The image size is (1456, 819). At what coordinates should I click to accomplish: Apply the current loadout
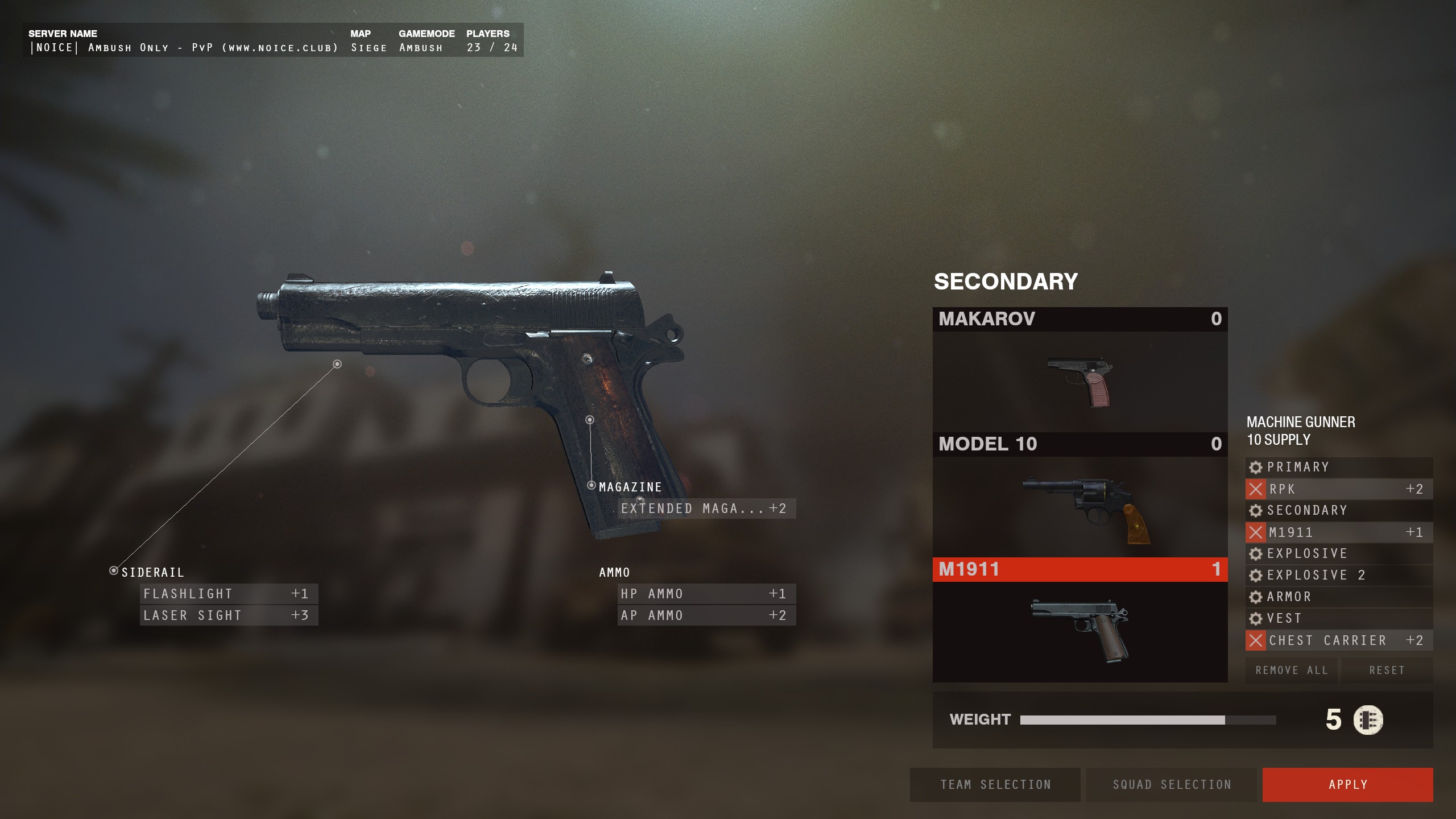coord(1347,785)
